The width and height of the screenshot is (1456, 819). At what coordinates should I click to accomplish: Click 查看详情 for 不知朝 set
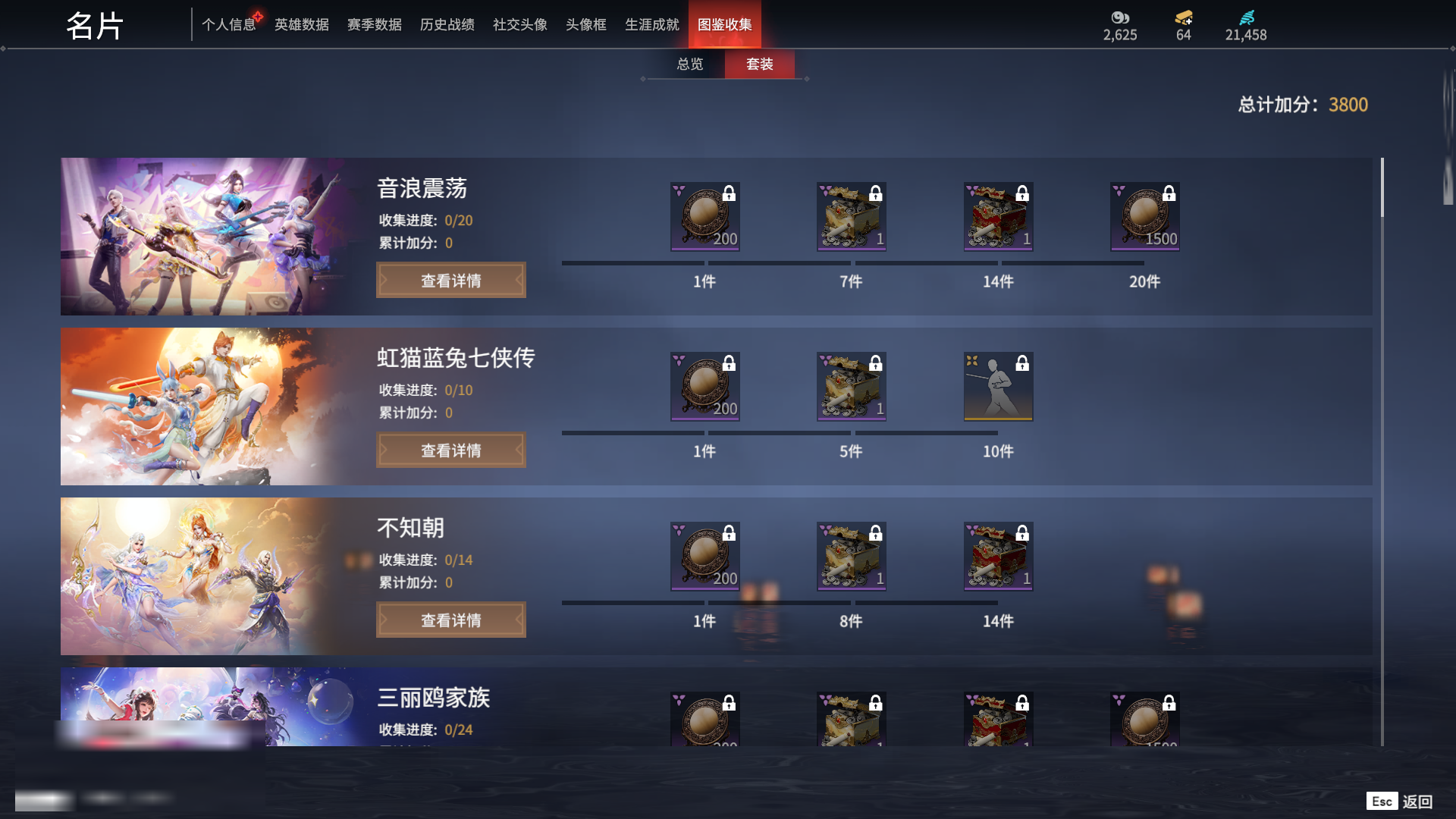click(450, 620)
